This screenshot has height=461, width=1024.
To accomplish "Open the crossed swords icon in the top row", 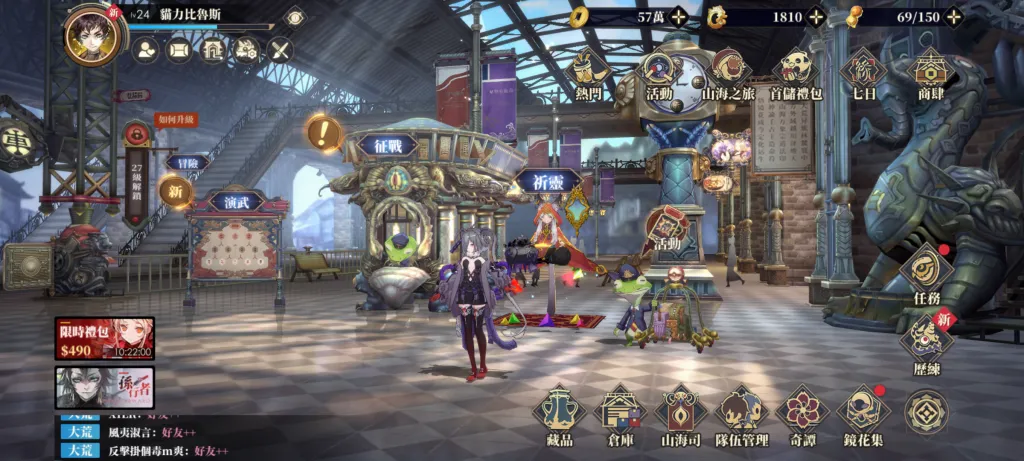I will pos(280,49).
